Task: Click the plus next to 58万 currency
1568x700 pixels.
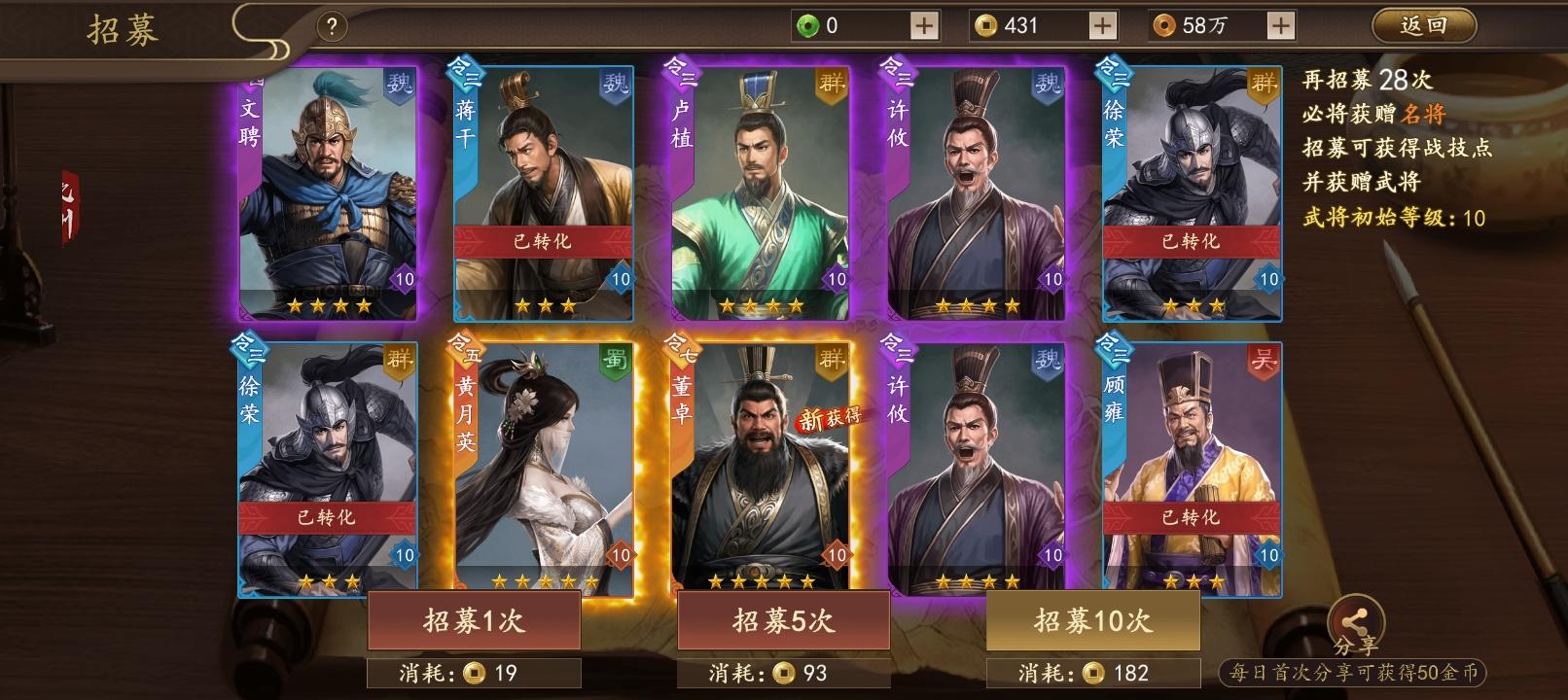Action: (1283, 24)
